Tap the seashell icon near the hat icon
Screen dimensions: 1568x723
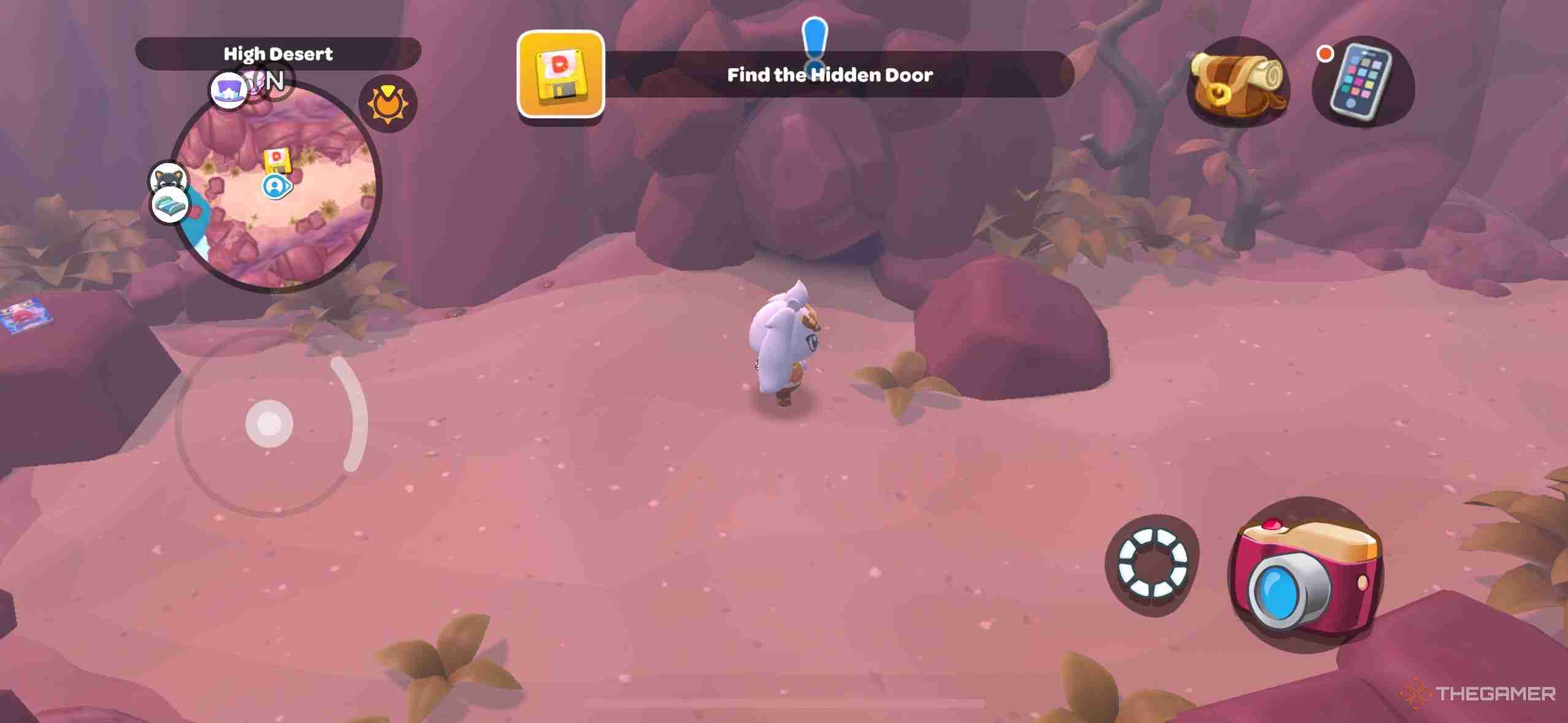255,82
